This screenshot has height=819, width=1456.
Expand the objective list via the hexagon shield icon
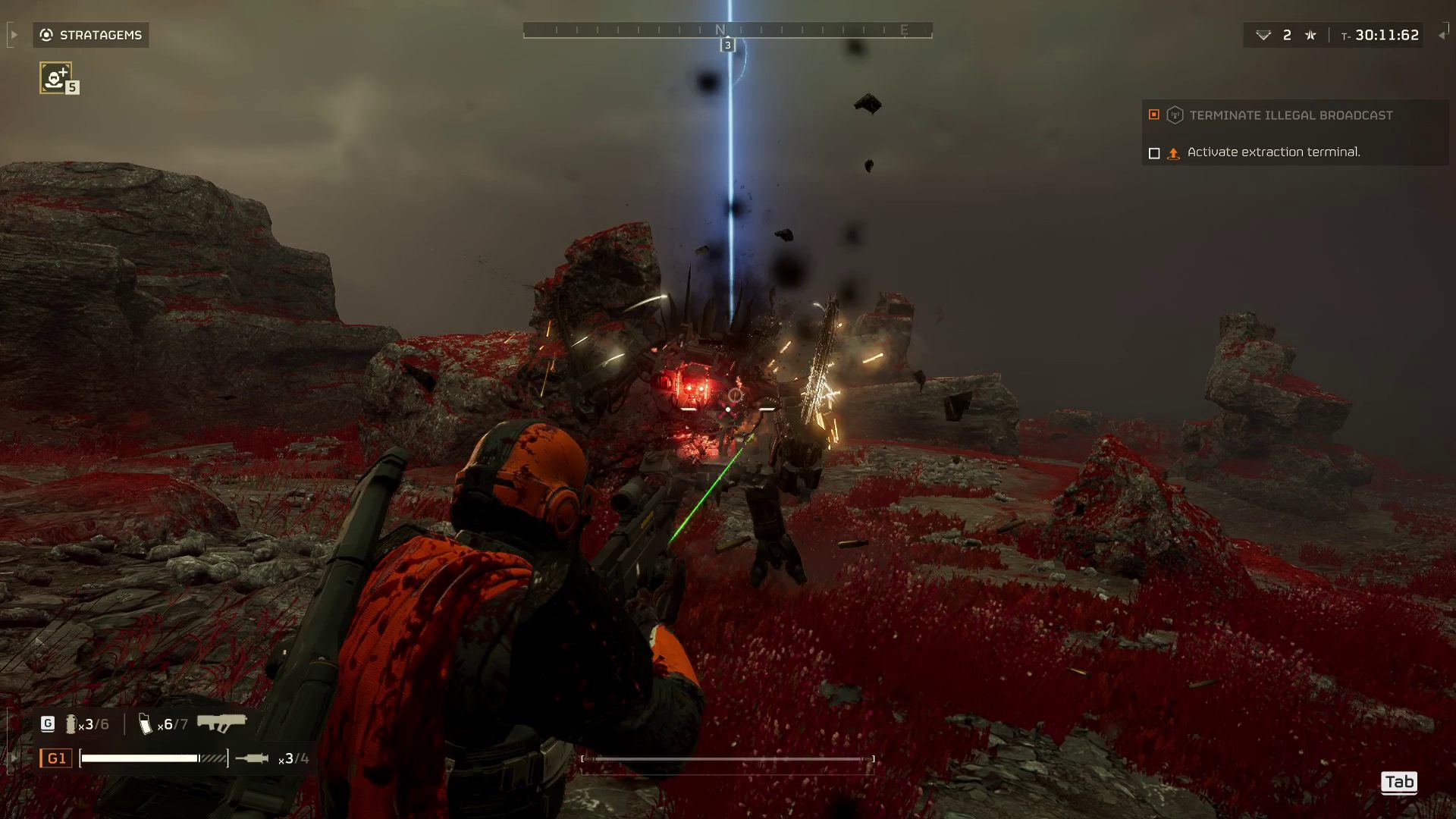pos(1174,115)
